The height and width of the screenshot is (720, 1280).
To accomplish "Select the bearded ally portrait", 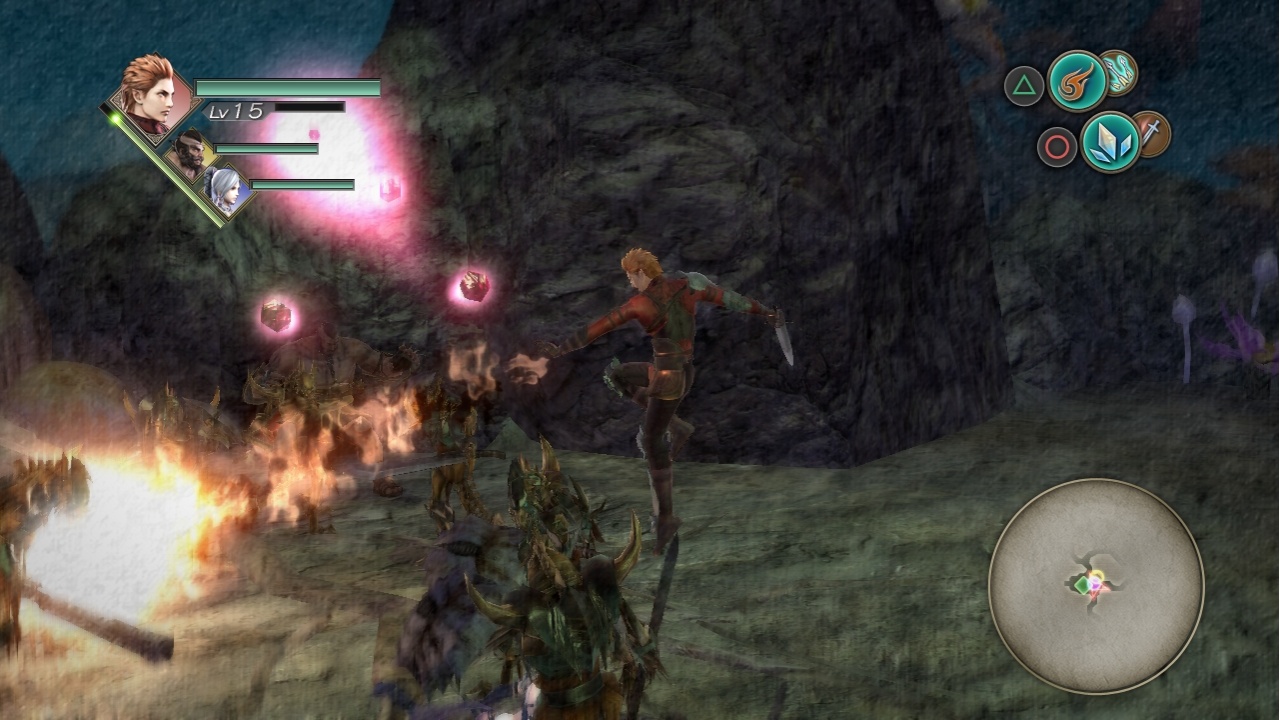I will [188, 150].
